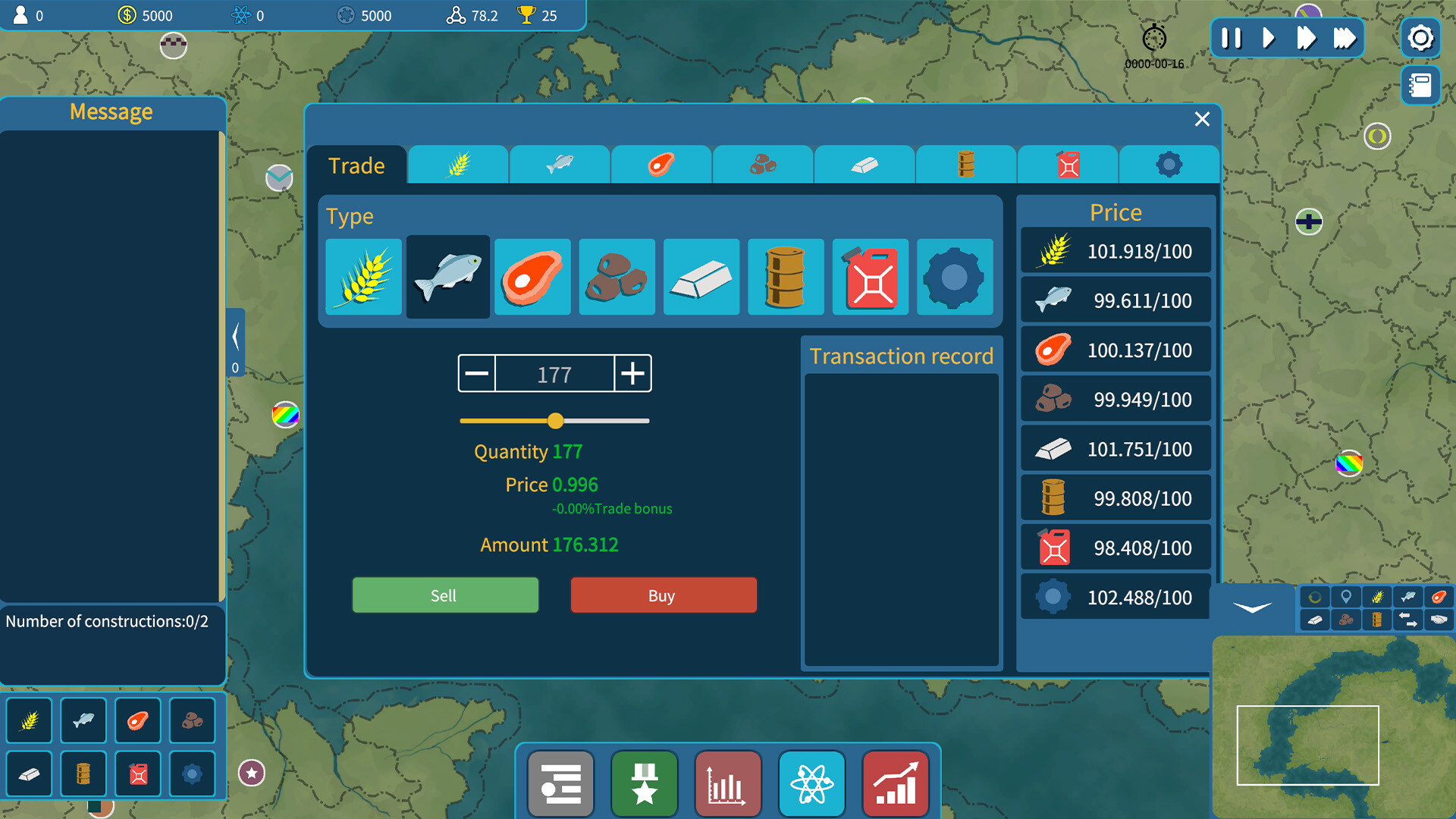This screenshot has width=1456, height=819.
Task: Collapse the Message panel with arrow
Action: pos(235,337)
